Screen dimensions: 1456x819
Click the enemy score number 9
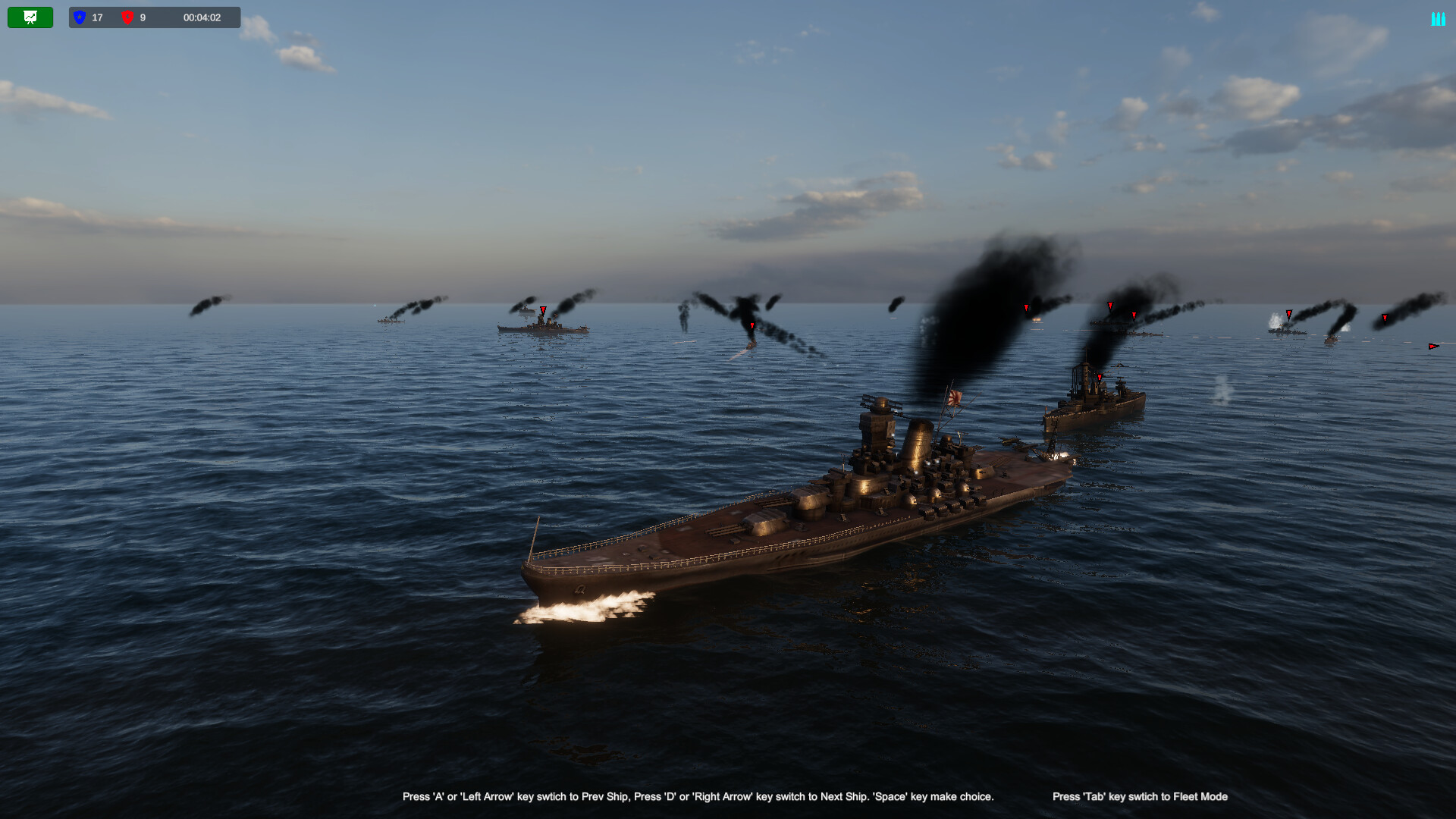click(x=144, y=17)
